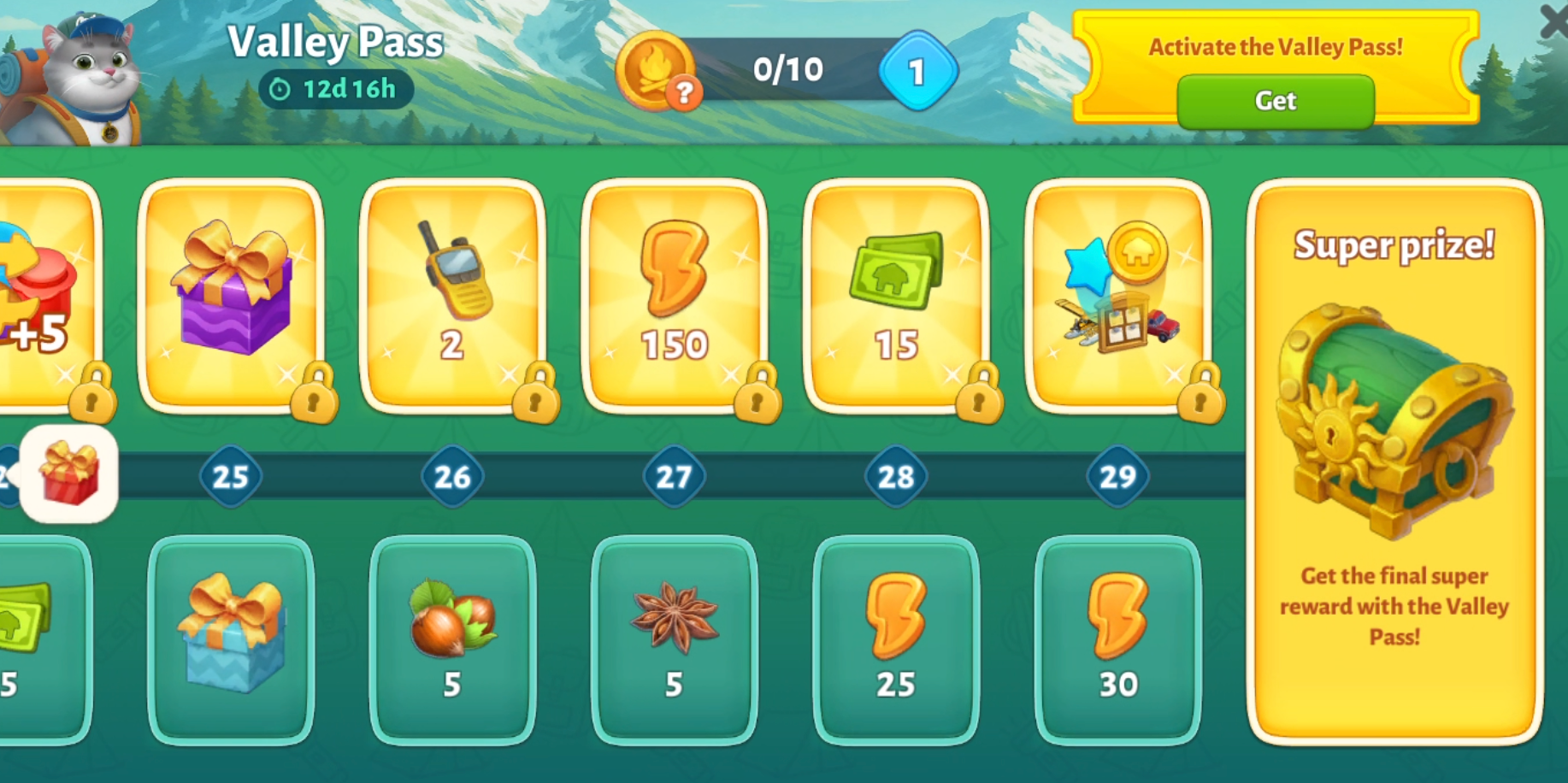Select the purple gift box reward
Viewport: 1568px width, 783px height.
coord(231,295)
